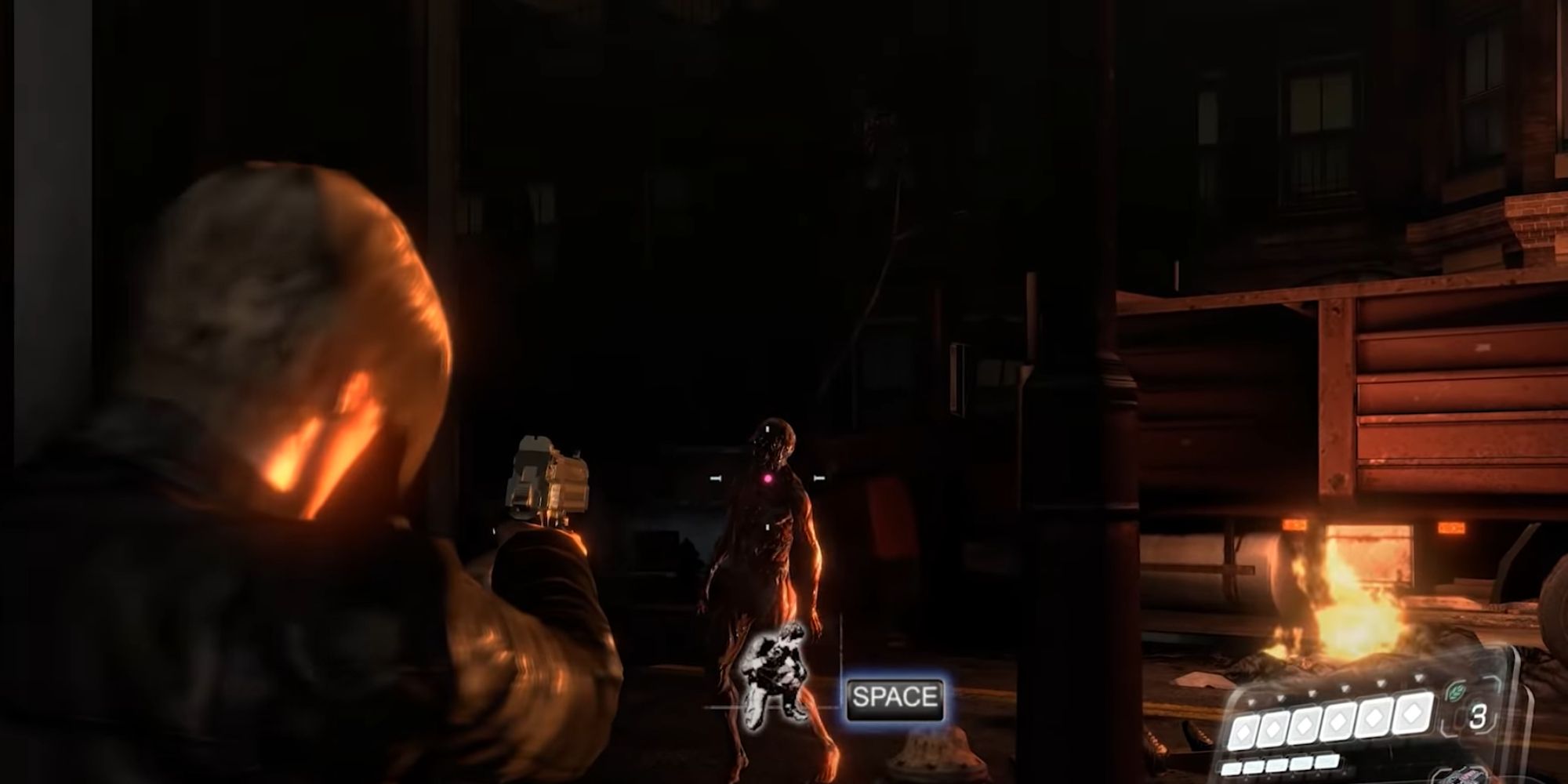
Task: Click the pink laser sight dot
Action: point(768,478)
